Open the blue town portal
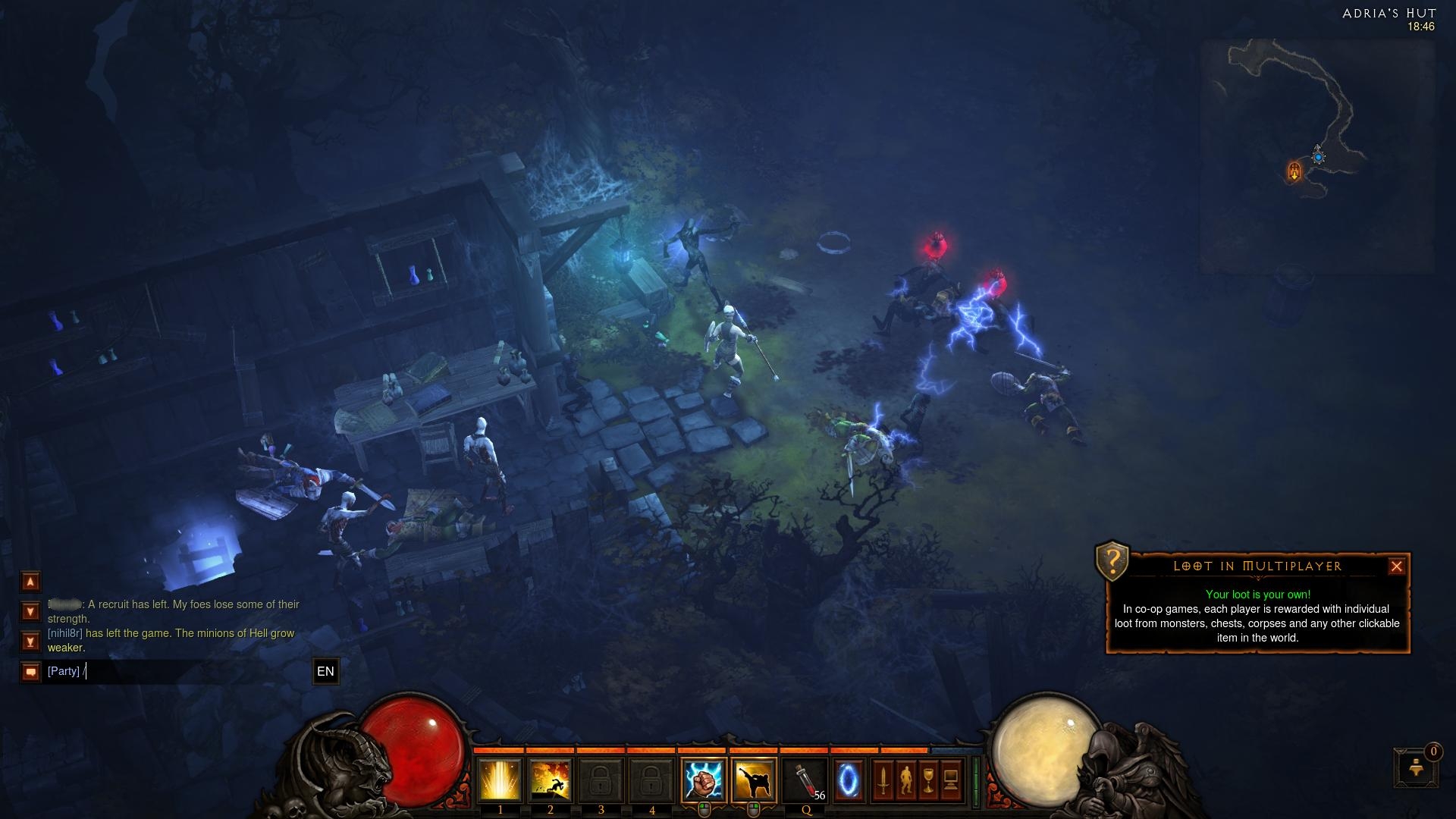The image size is (1456, 819). coord(849,780)
